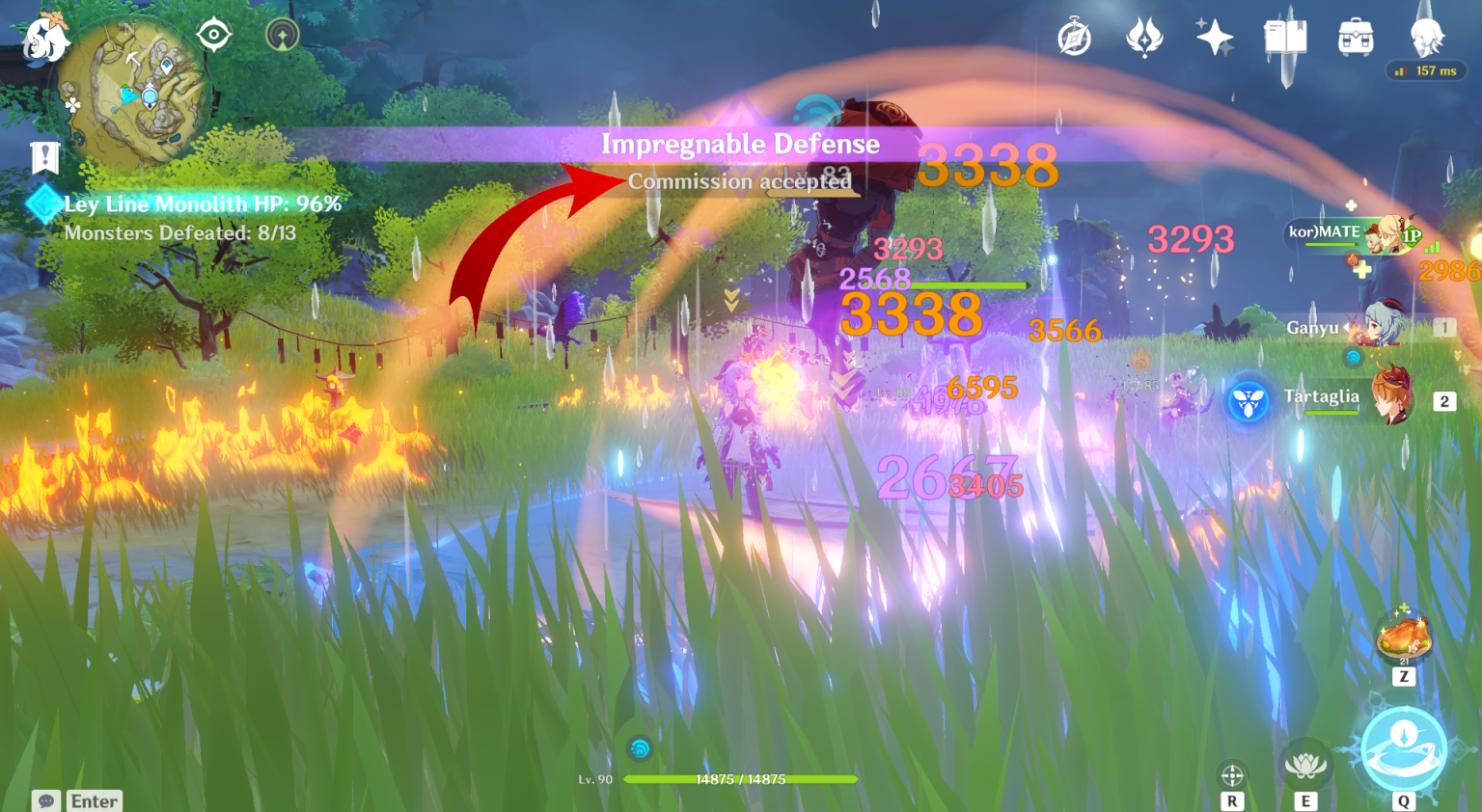Use the roasted chicken food gadget
1482x812 pixels.
[x=1404, y=636]
